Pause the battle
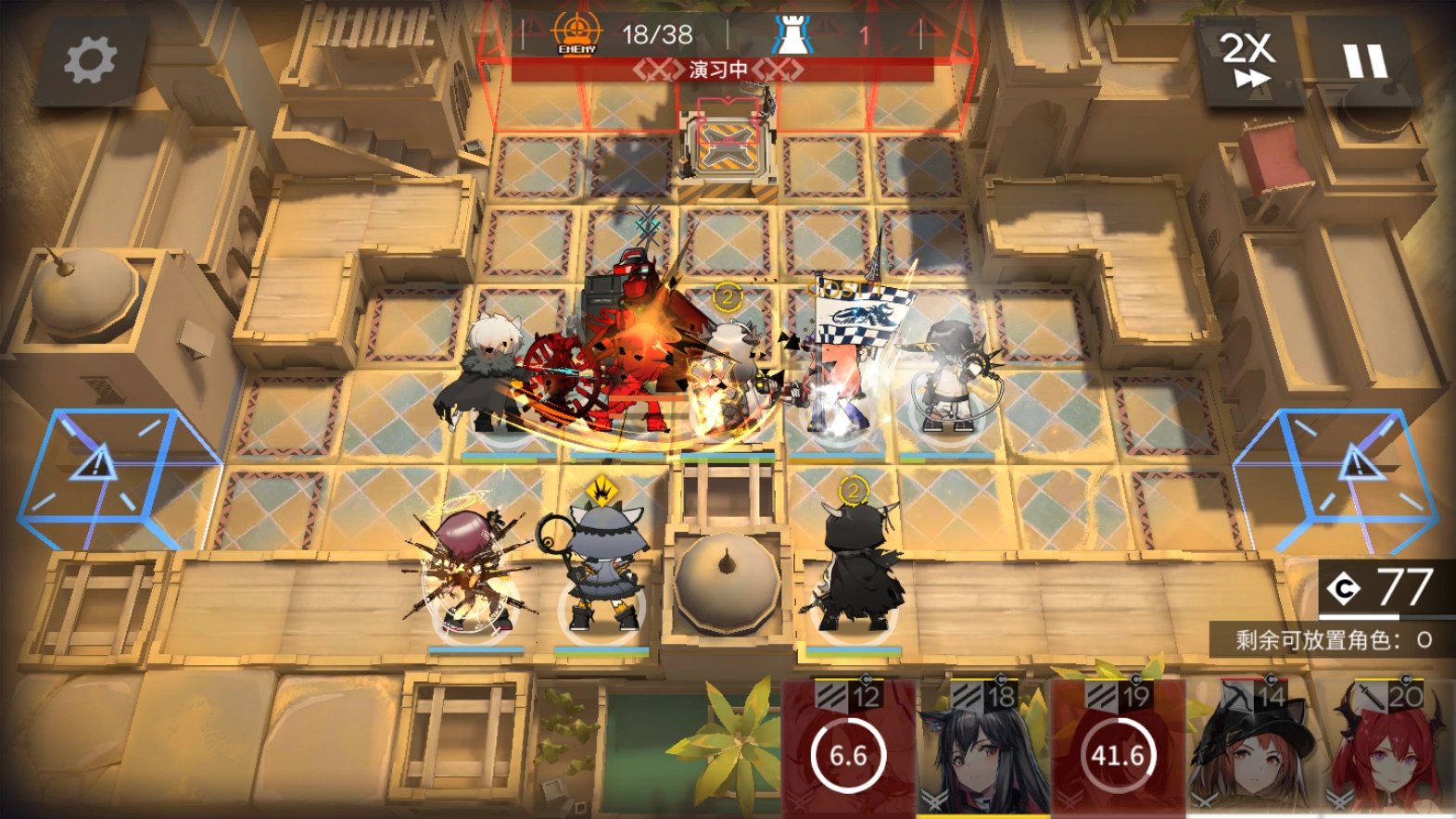 click(1364, 60)
